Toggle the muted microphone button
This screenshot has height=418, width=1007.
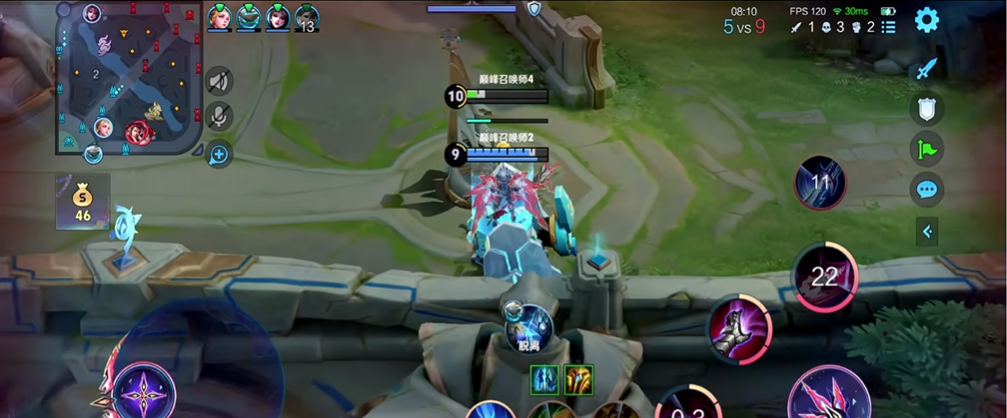(219, 117)
